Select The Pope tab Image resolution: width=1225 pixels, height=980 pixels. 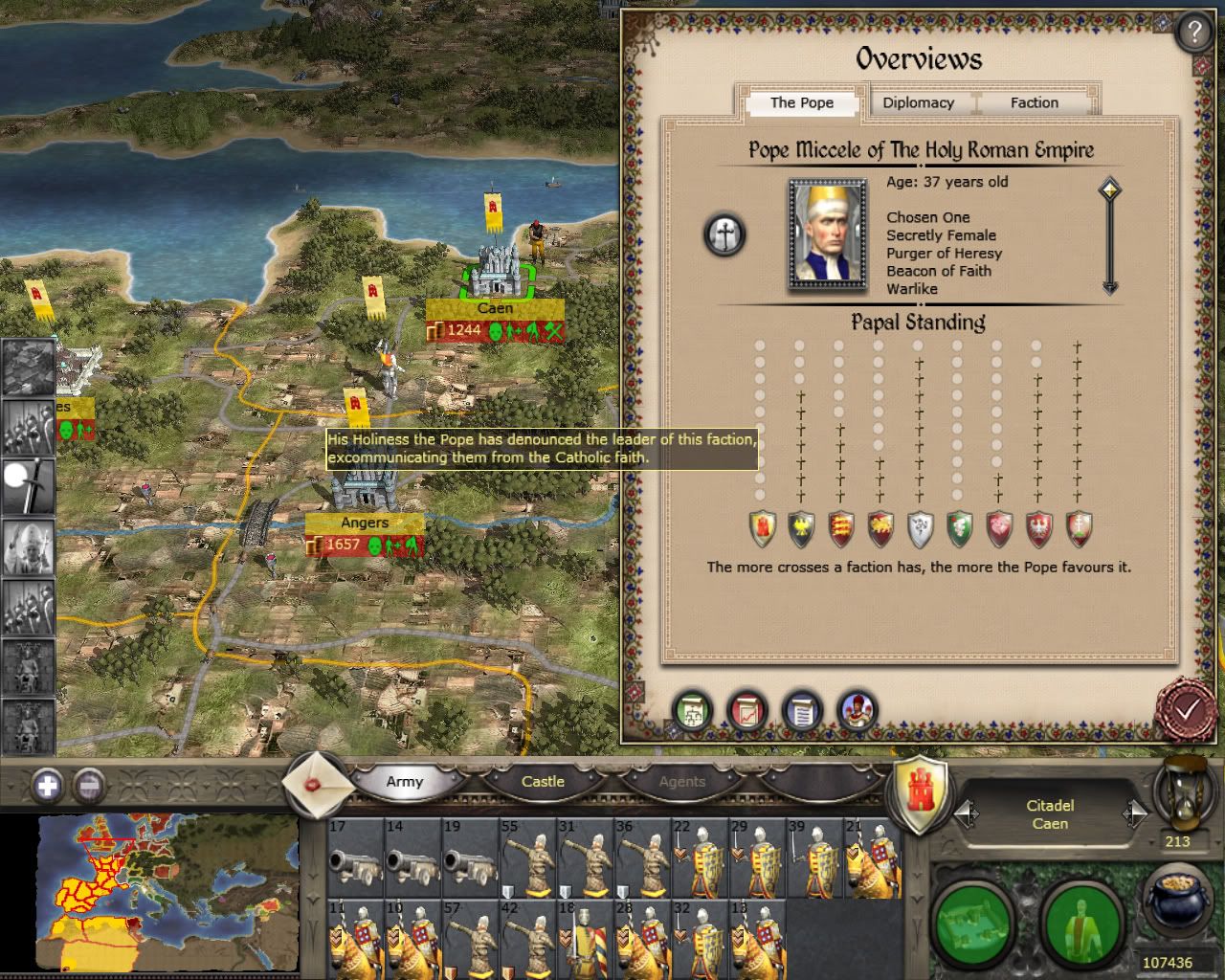[801, 102]
